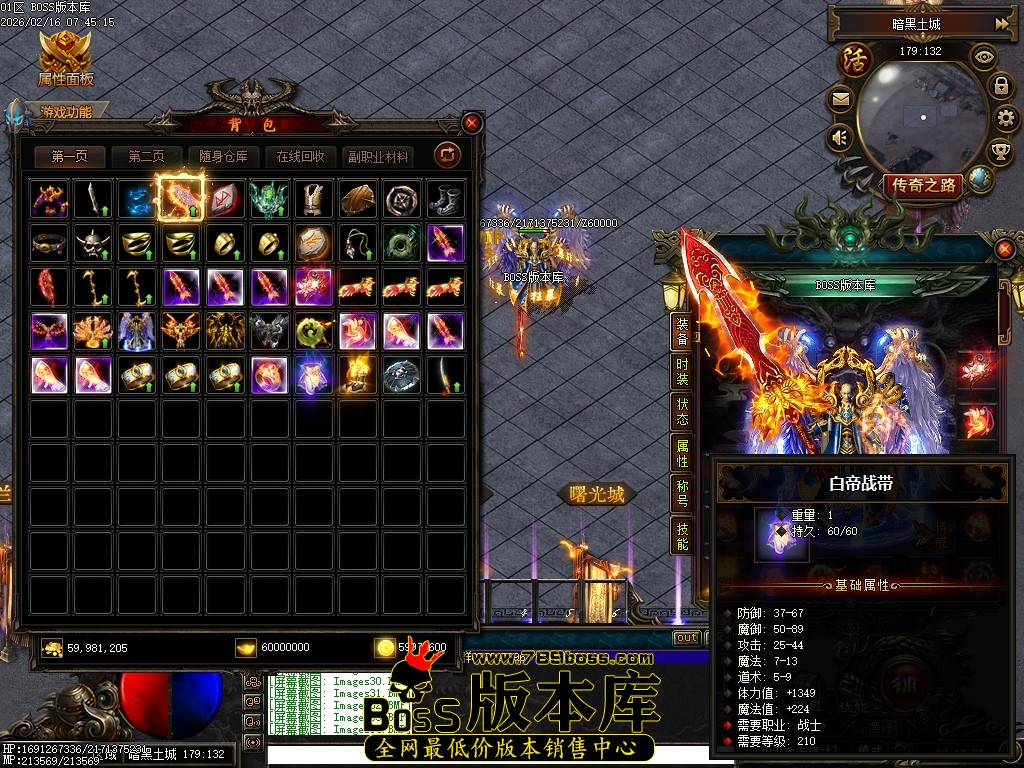Show the 副职业材料 materials tab
This screenshot has width=1024, height=768.
(x=378, y=157)
